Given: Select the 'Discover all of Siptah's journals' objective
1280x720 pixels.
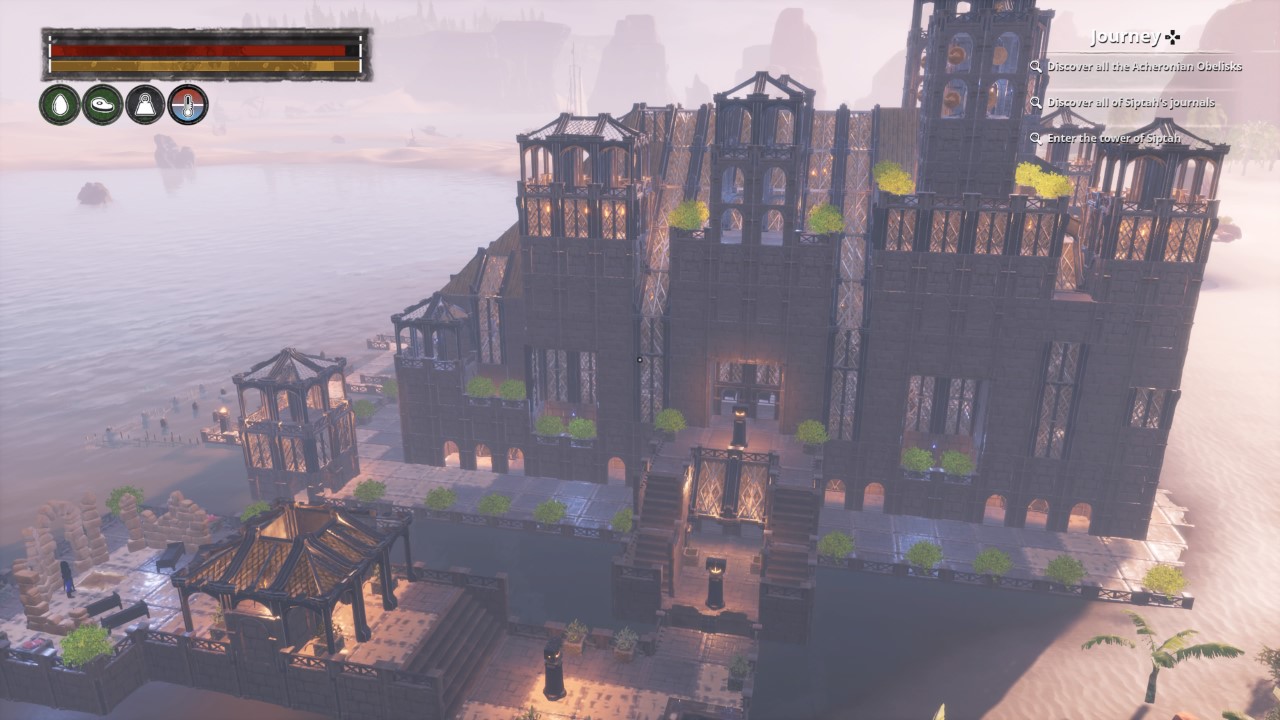Looking at the screenshot, I should [1130, 102].
